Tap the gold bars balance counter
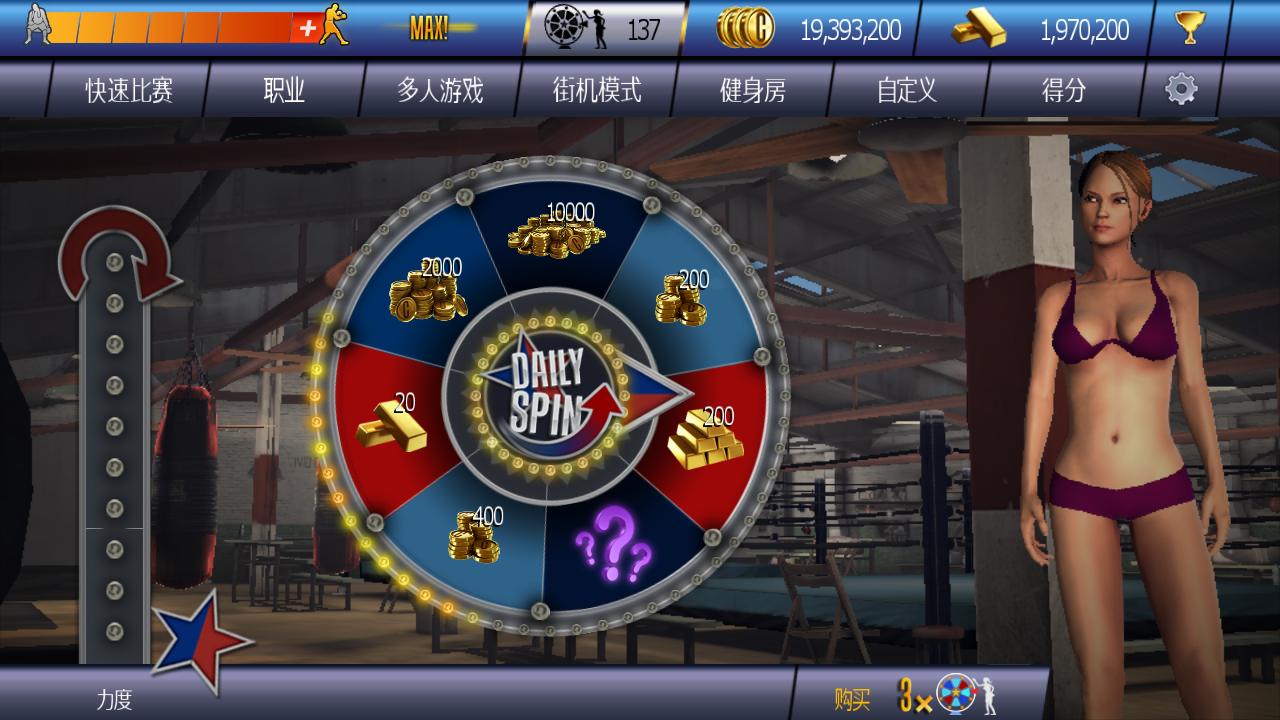 [x=1040, y=29]
